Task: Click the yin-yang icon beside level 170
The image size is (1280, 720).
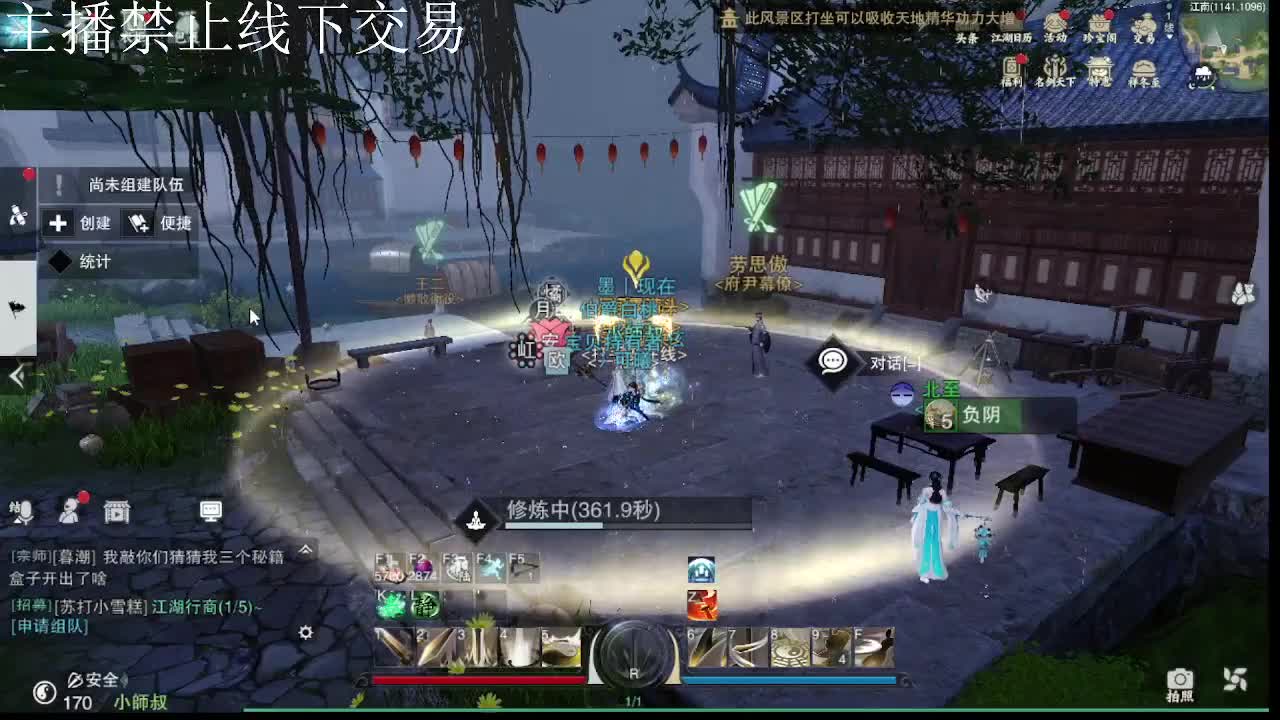Action: 47,692
